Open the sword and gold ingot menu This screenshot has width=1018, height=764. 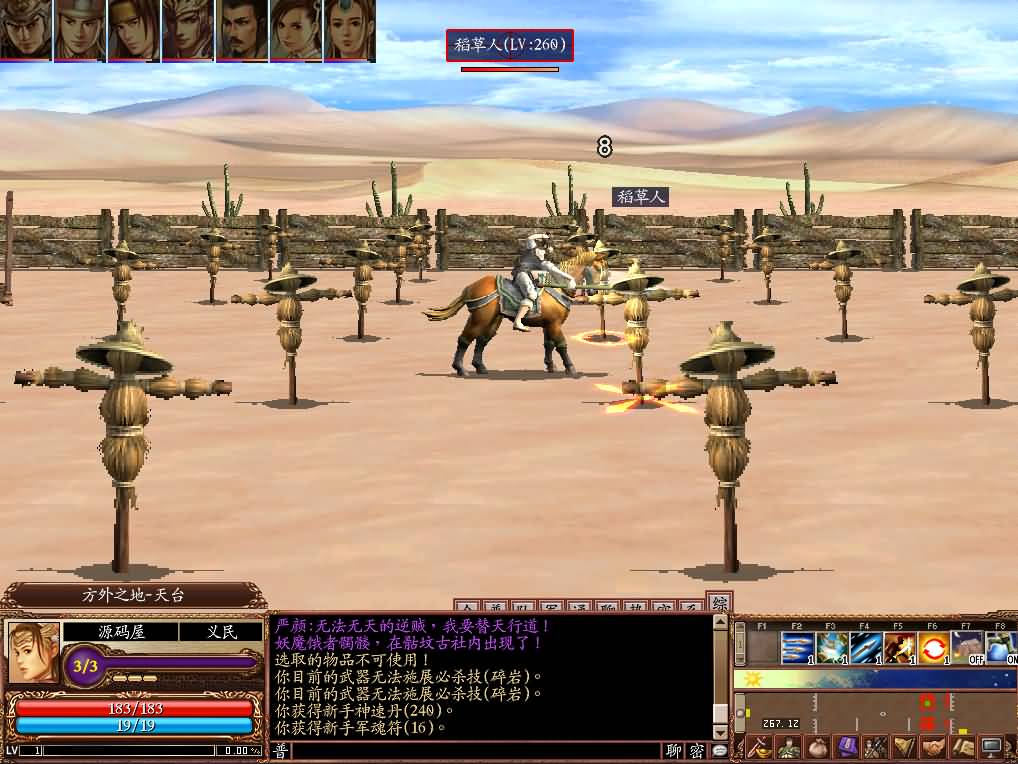pyautogui.click(x=760, y=747)
